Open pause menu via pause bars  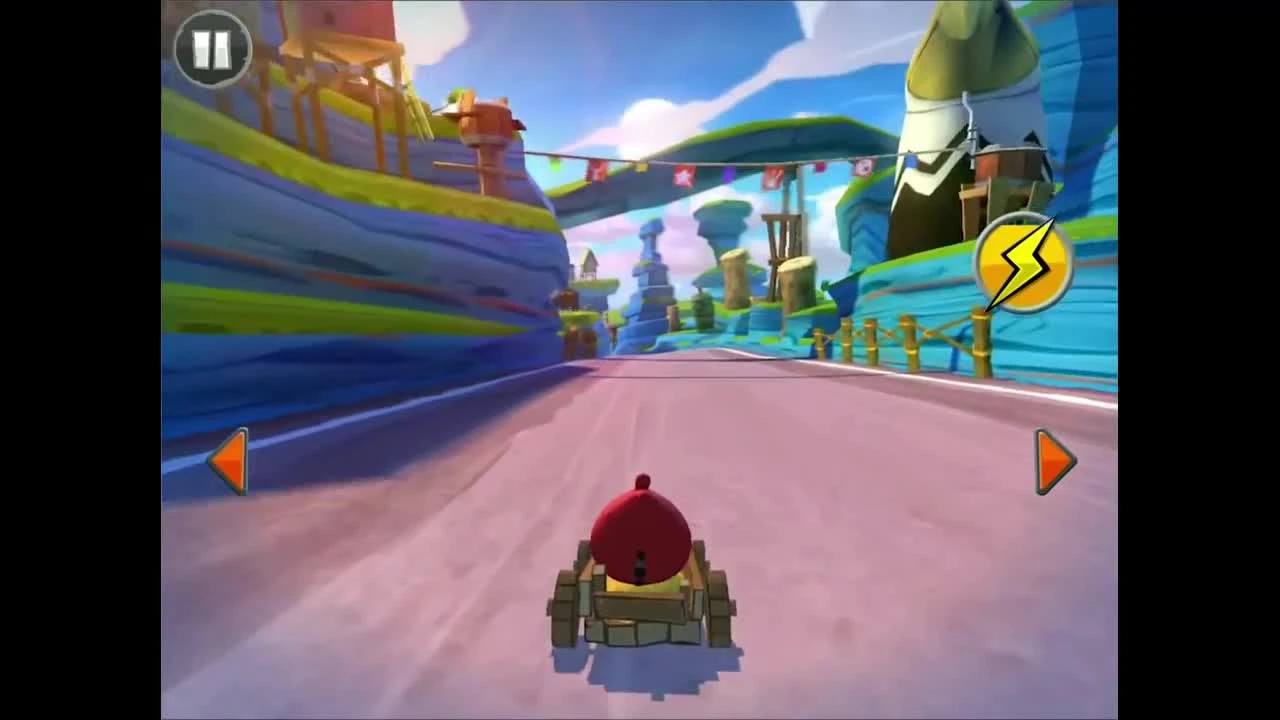pyautogui.click(x=212, y=47)
